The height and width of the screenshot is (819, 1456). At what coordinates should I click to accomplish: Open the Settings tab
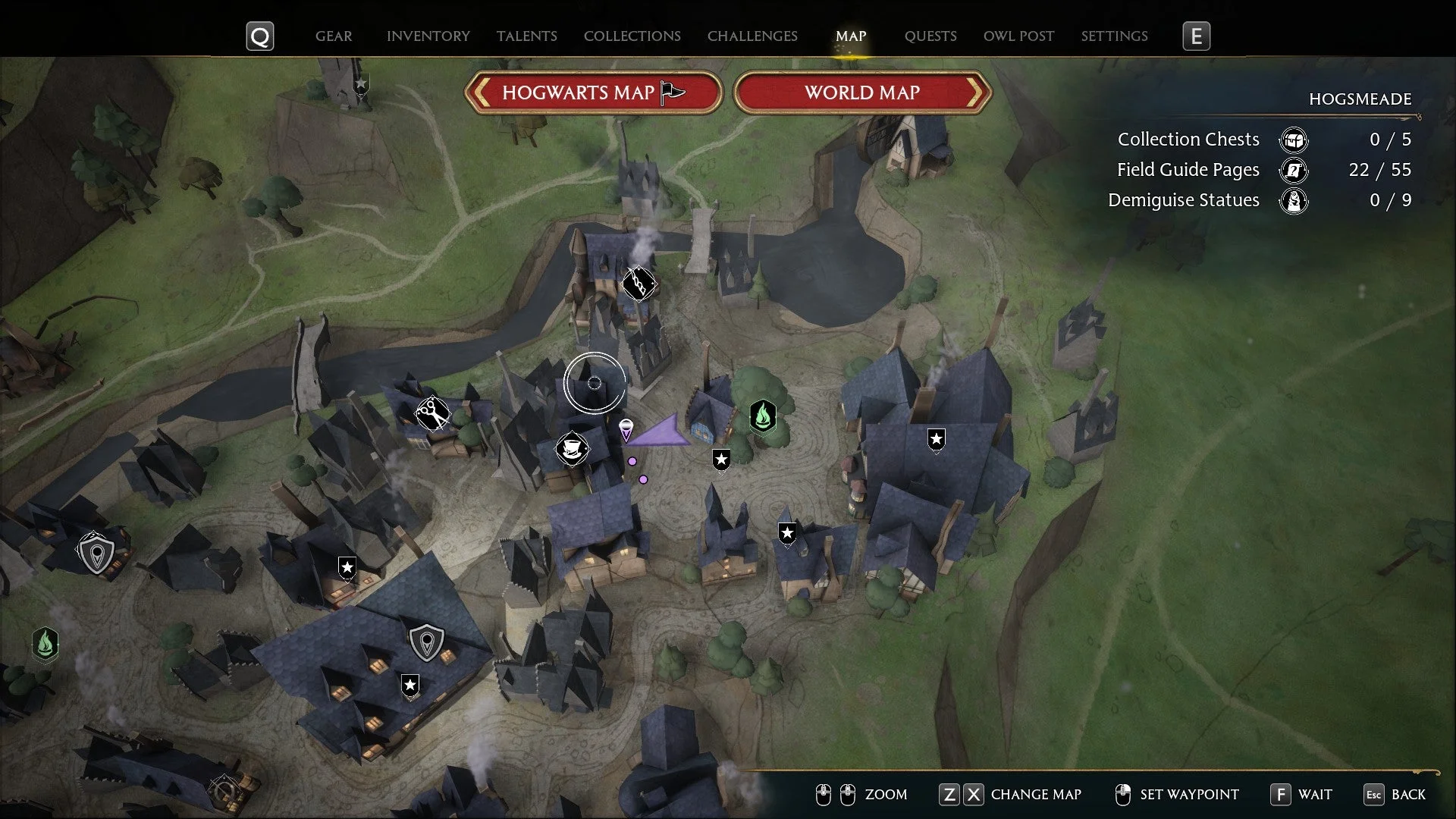(x=1114, y=36)
